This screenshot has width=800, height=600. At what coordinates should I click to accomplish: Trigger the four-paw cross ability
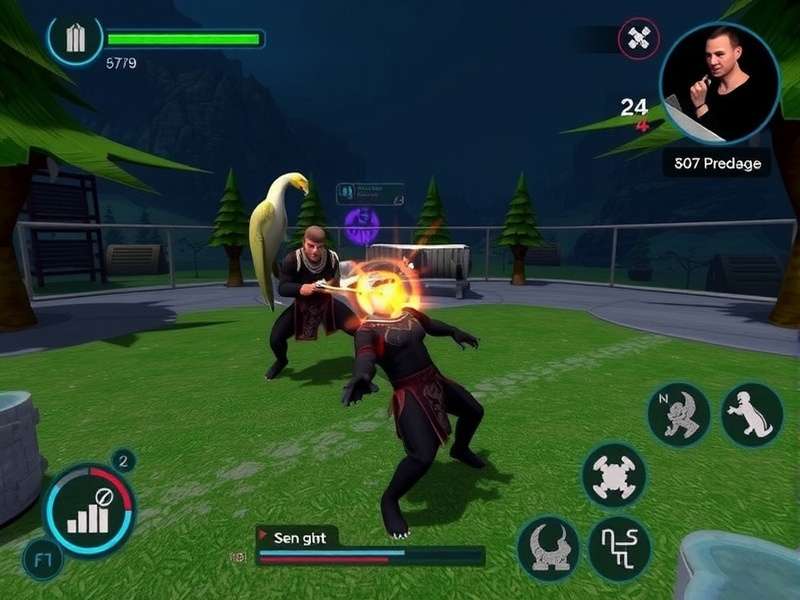613,475
